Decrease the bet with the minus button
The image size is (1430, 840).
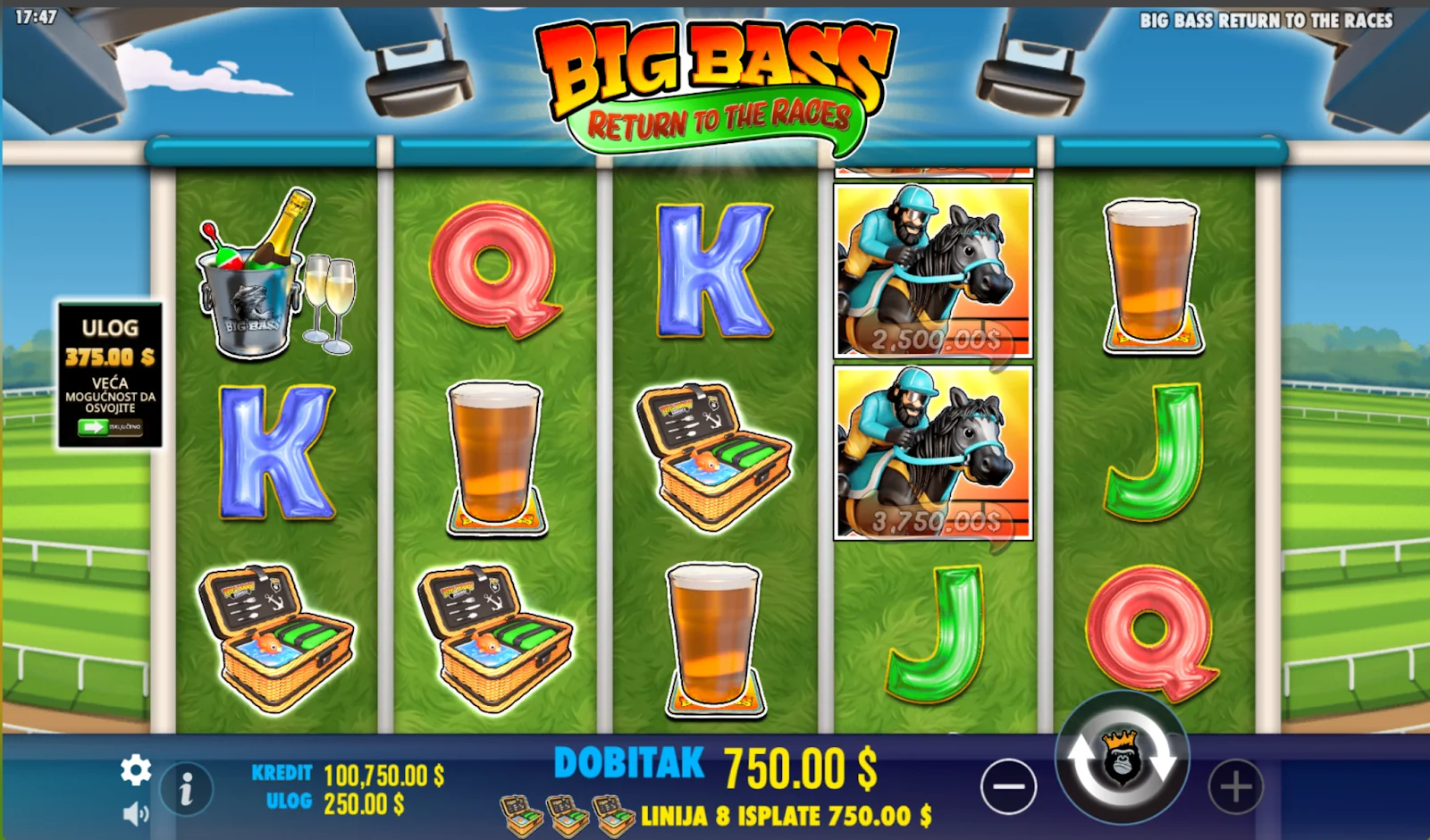point(1008,787)
